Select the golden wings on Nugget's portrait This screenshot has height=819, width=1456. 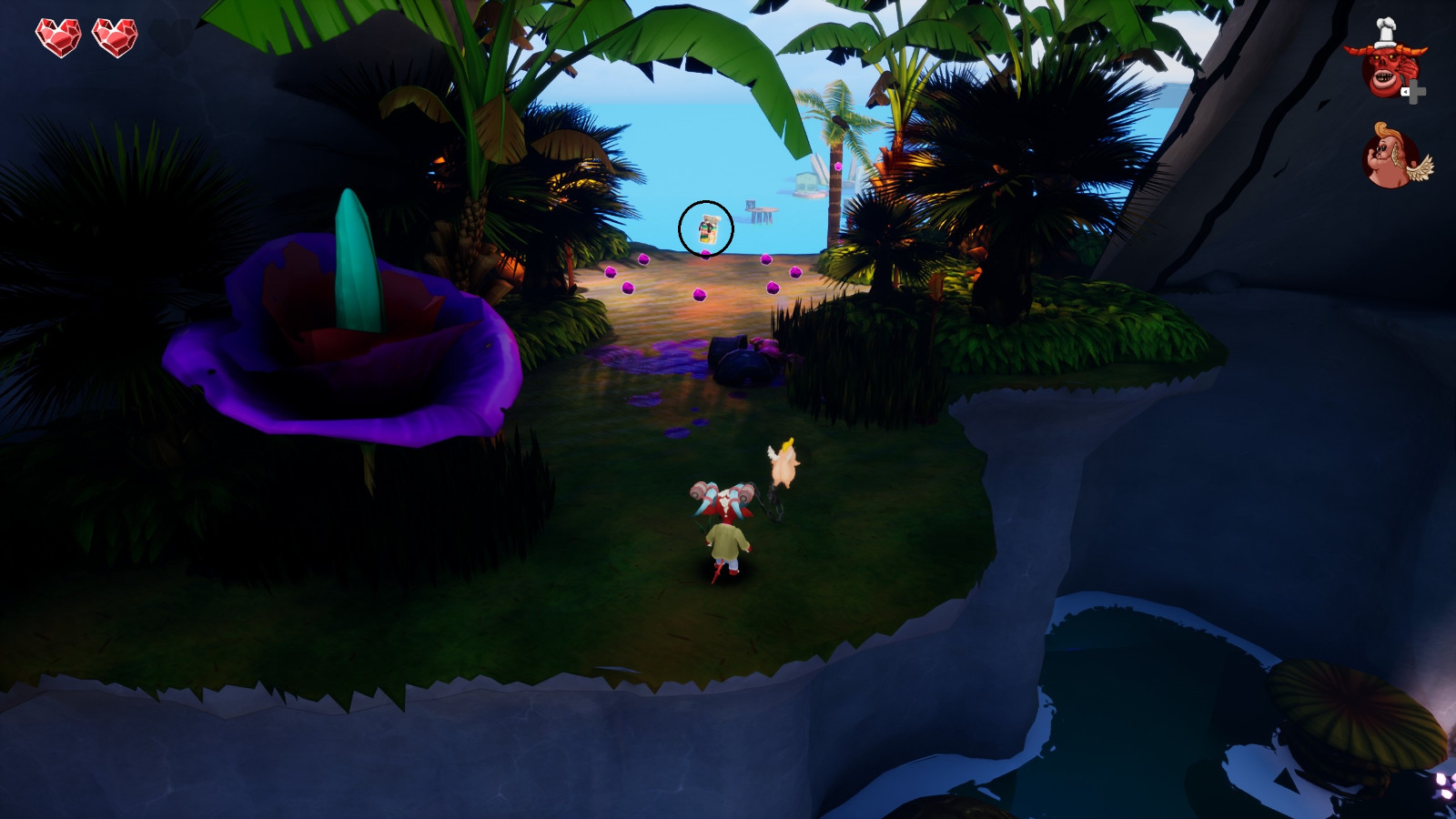1418,171
